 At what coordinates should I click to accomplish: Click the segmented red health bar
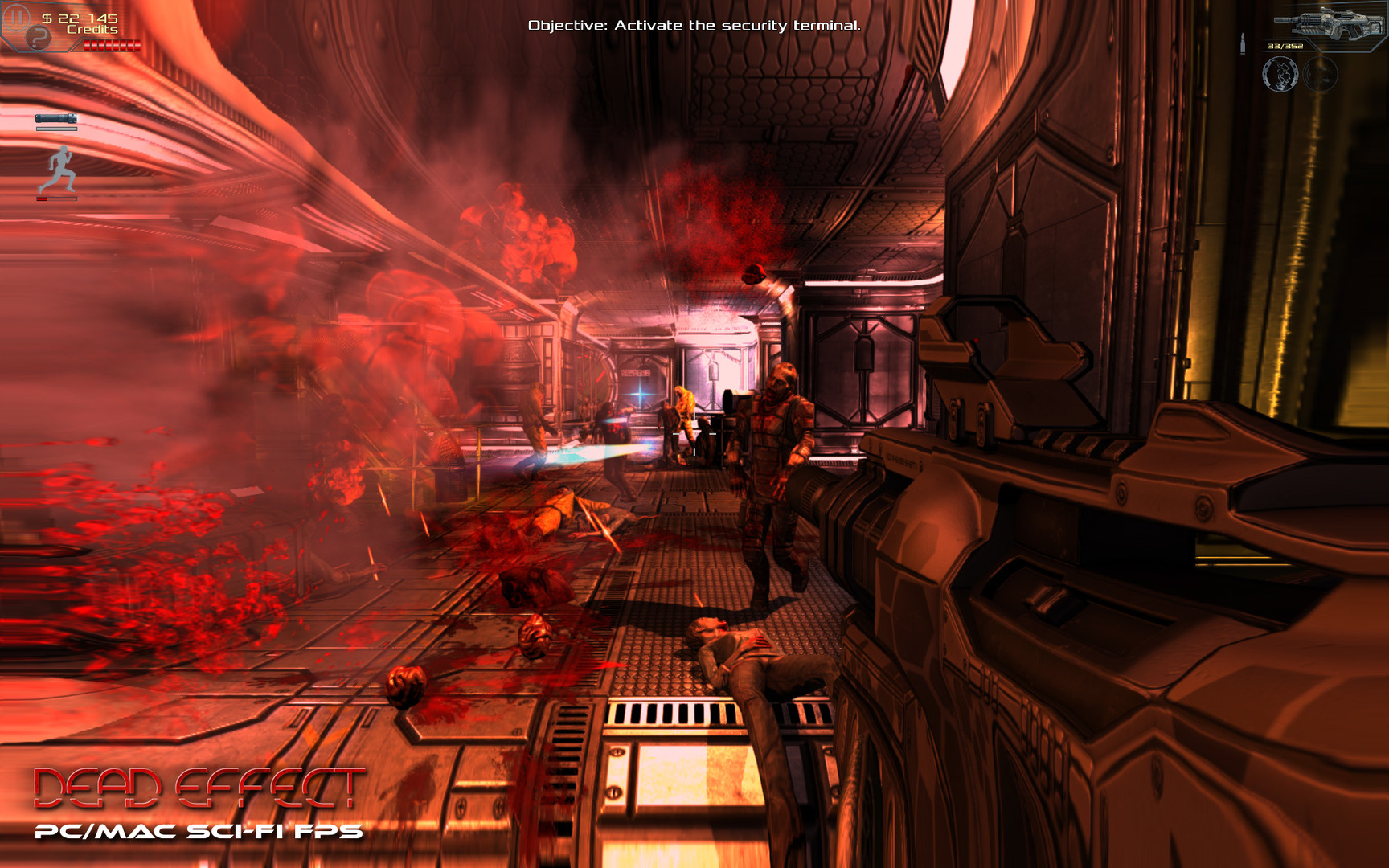point(111,46)
